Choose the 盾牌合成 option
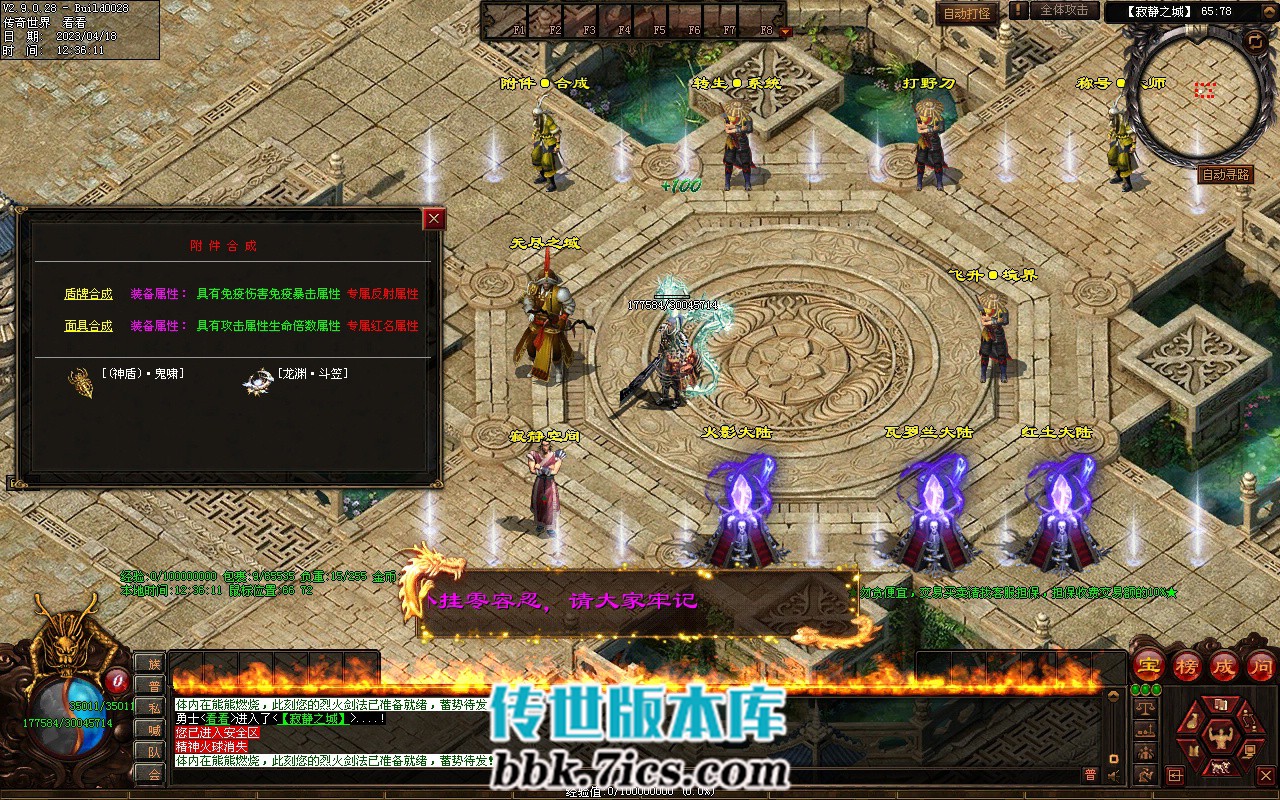The width and height of the screenshot is (1280, 800). (x=88, y=294)
